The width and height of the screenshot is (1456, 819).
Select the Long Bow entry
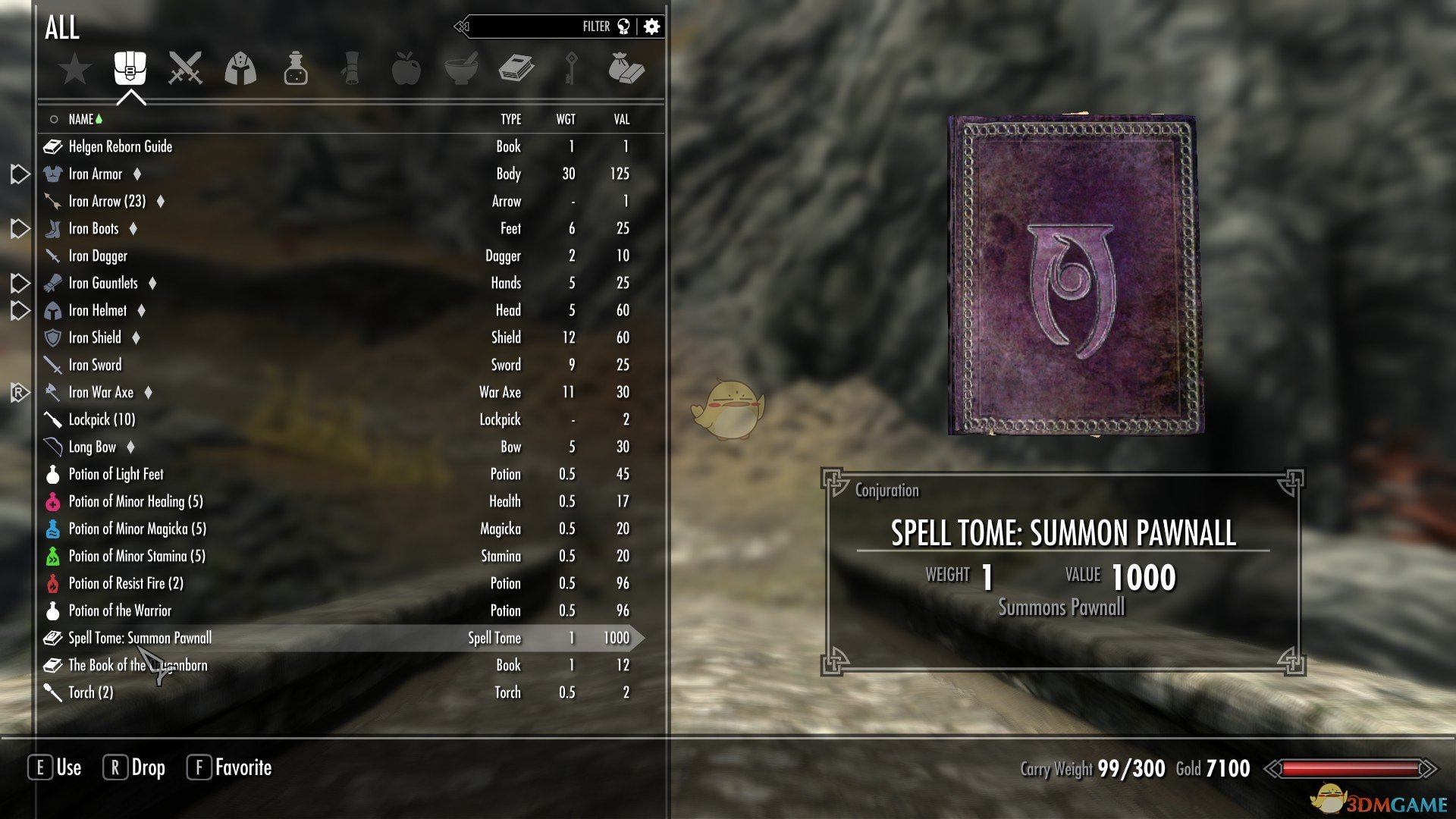click(93, 447)
